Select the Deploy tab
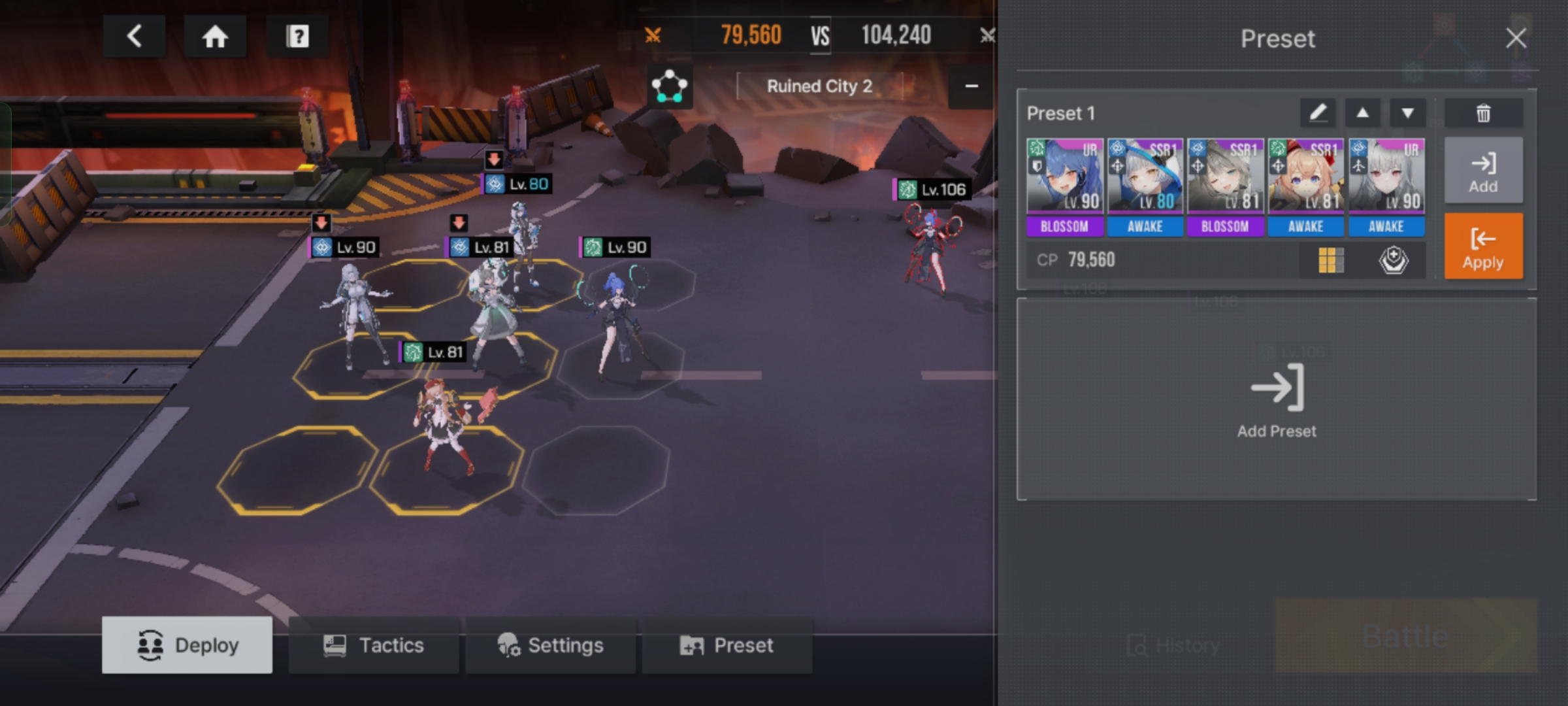Screen dimensions: 1568x706 188,645
